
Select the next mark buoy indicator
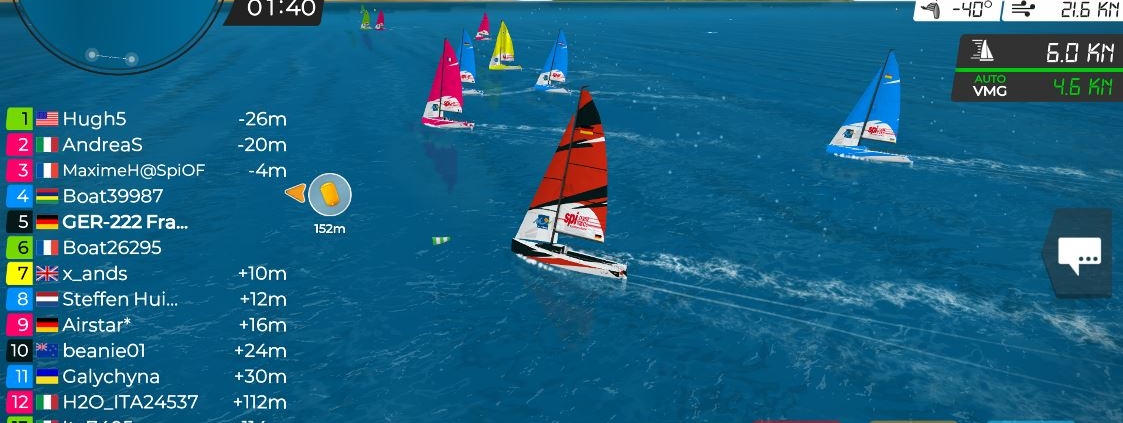tap(330, 195)
